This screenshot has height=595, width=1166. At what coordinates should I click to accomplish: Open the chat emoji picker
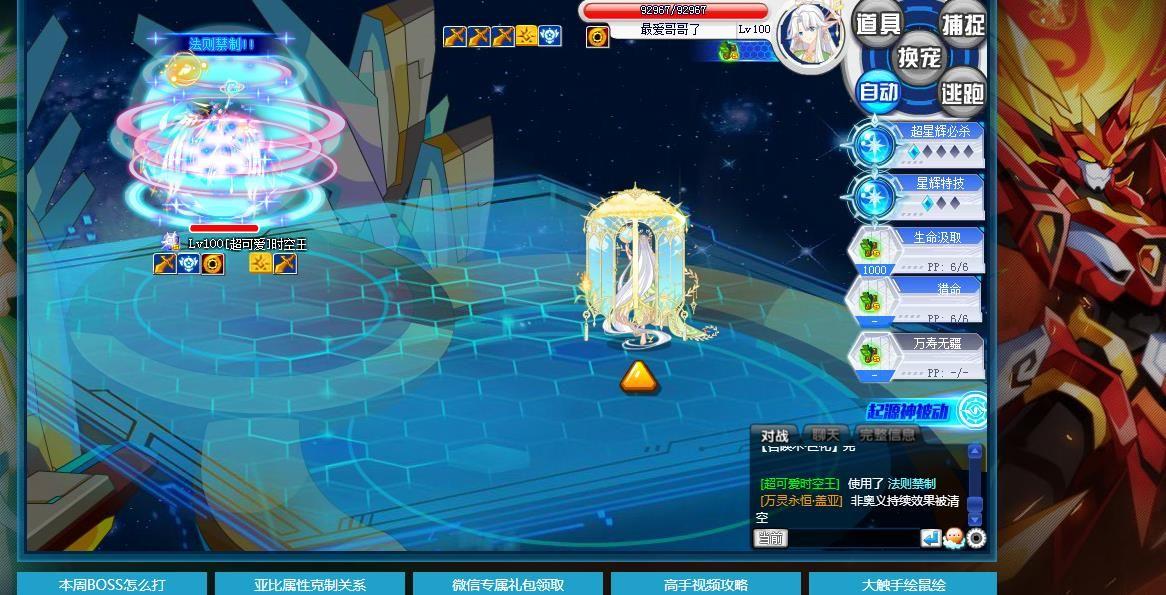(953, 539)
